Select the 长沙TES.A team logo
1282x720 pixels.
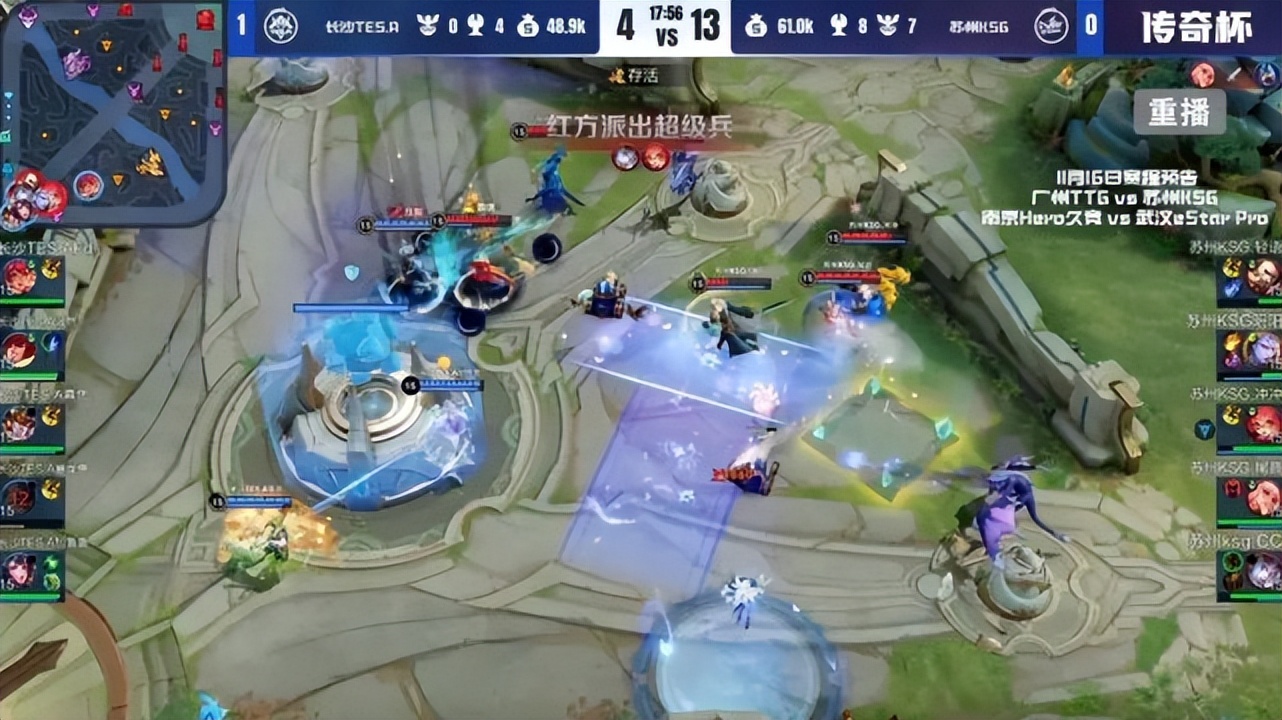tap(283, 24)
